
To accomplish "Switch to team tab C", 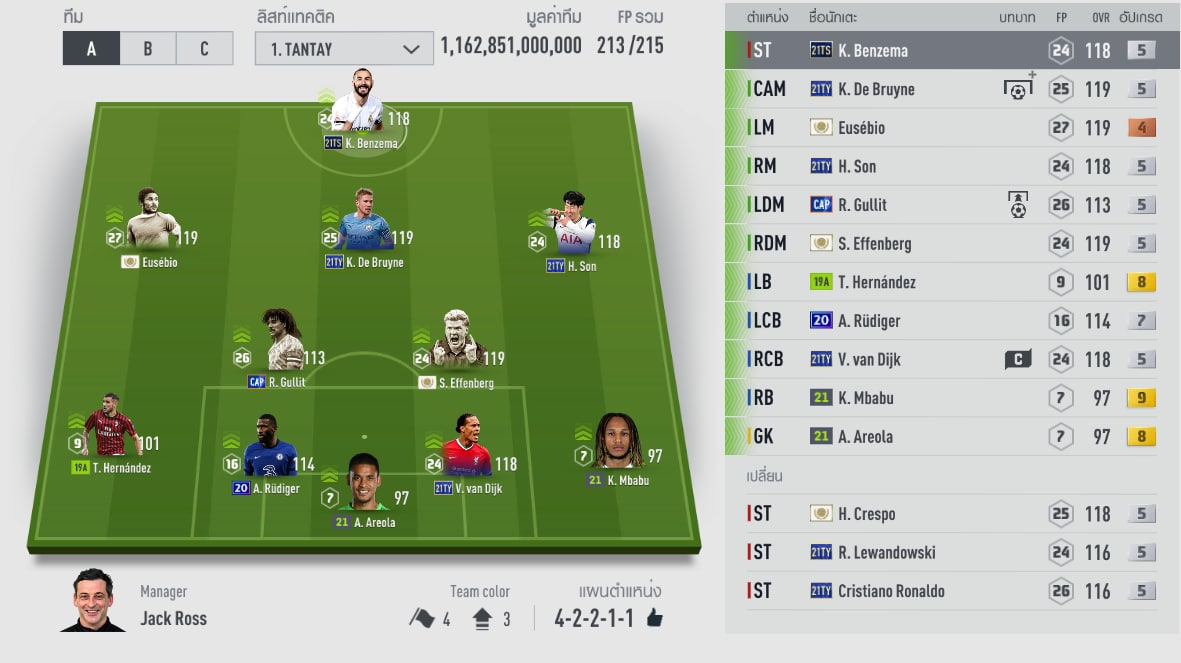I will 204,48.
